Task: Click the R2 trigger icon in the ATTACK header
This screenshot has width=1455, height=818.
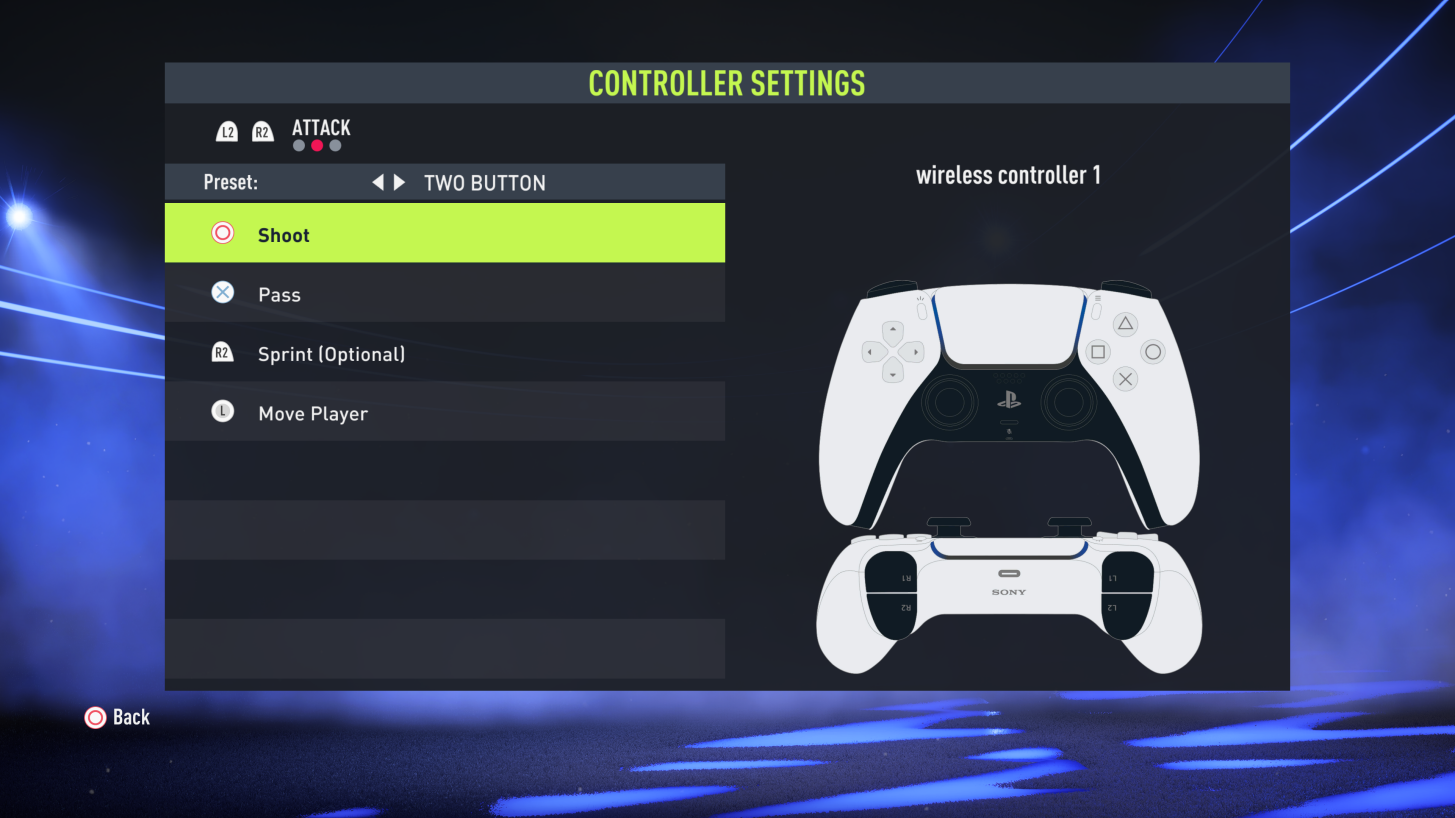Action: point(262,130)
